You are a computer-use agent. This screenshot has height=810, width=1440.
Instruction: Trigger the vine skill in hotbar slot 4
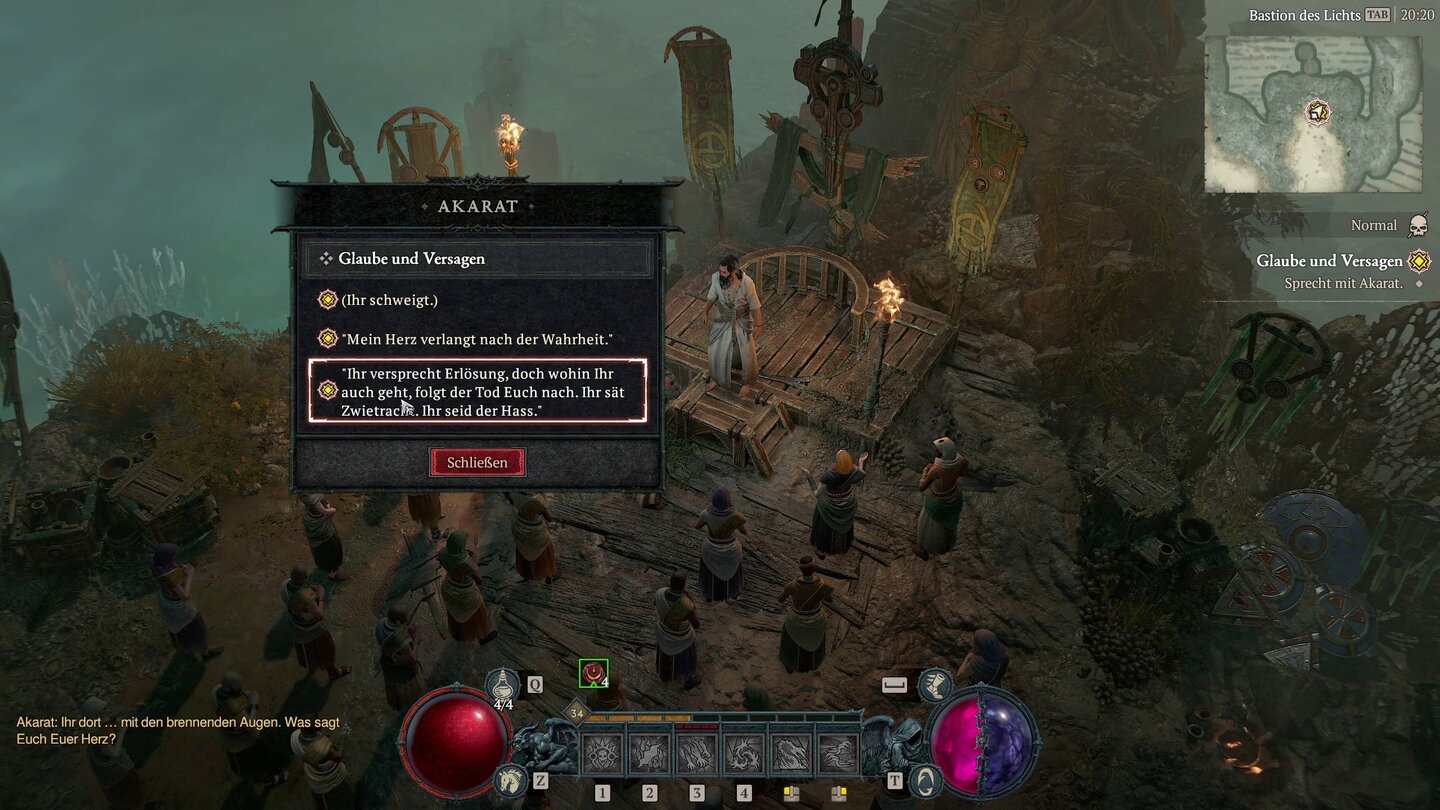[744, 752]
